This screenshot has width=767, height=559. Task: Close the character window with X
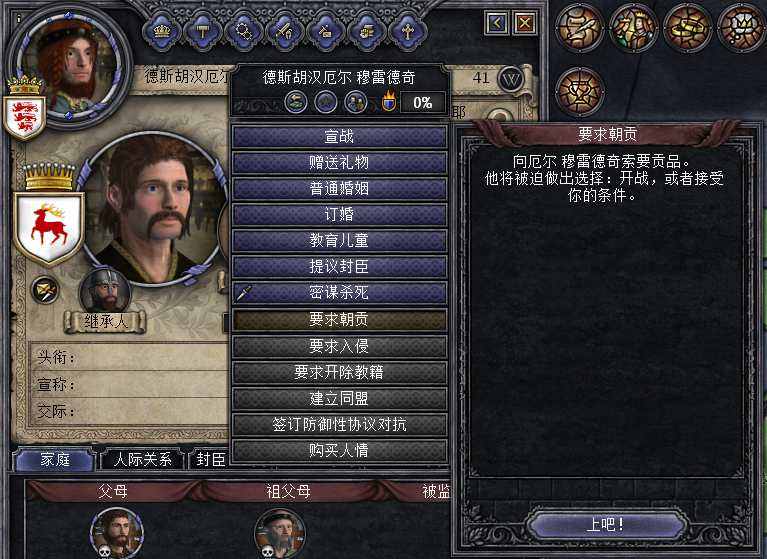[524, 22]
